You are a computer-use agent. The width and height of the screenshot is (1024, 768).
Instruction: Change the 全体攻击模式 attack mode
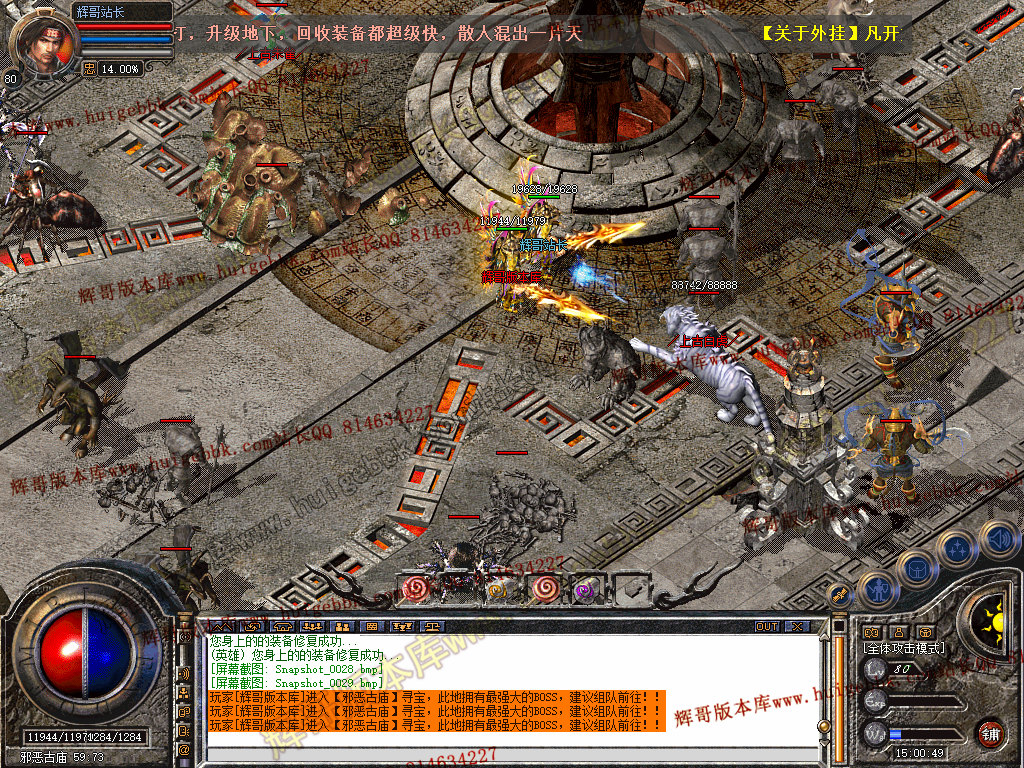pyautogui.click(x=904, y=648)
